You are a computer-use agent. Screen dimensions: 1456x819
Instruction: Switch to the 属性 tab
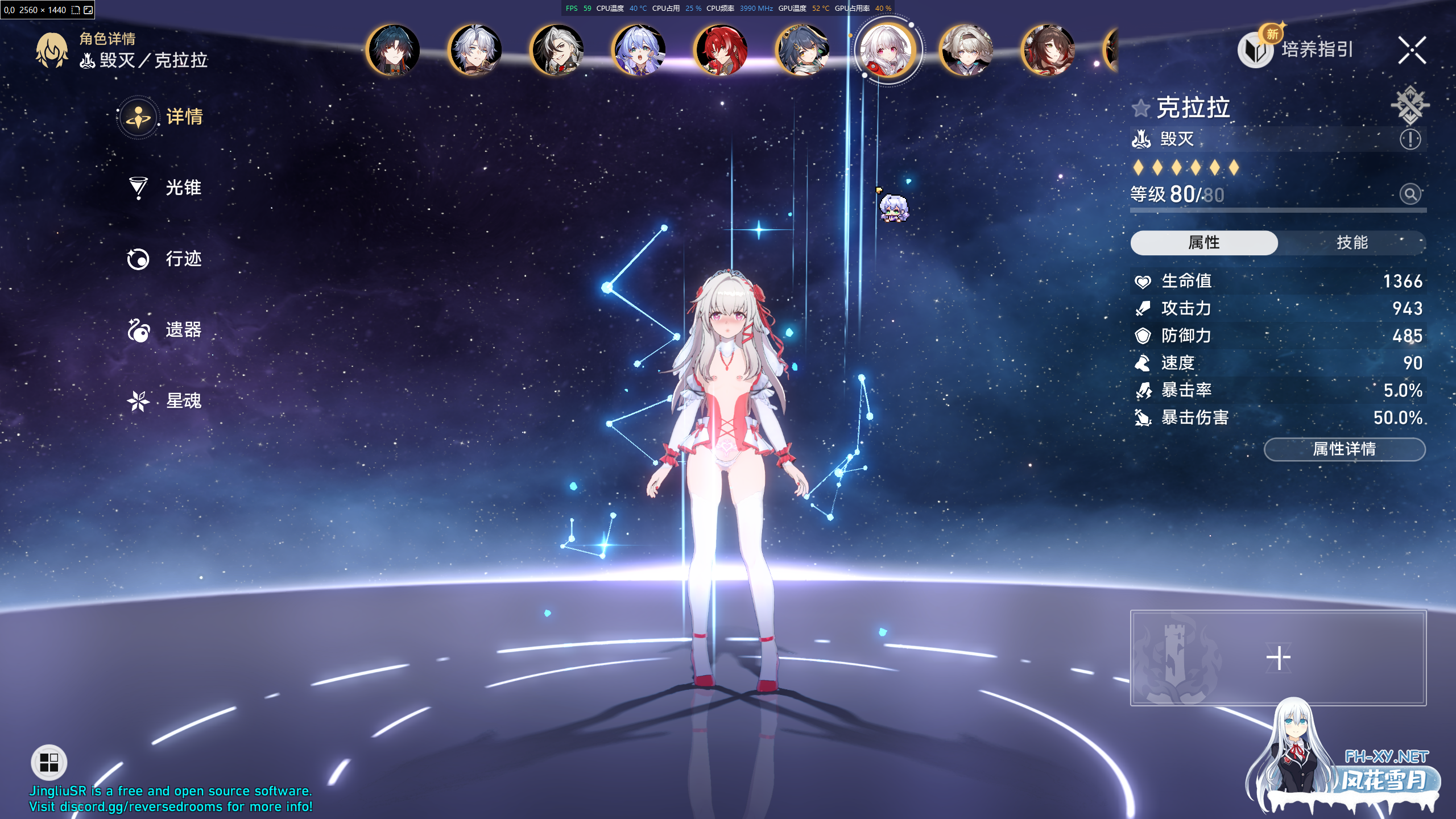[x=1203, y=242]
